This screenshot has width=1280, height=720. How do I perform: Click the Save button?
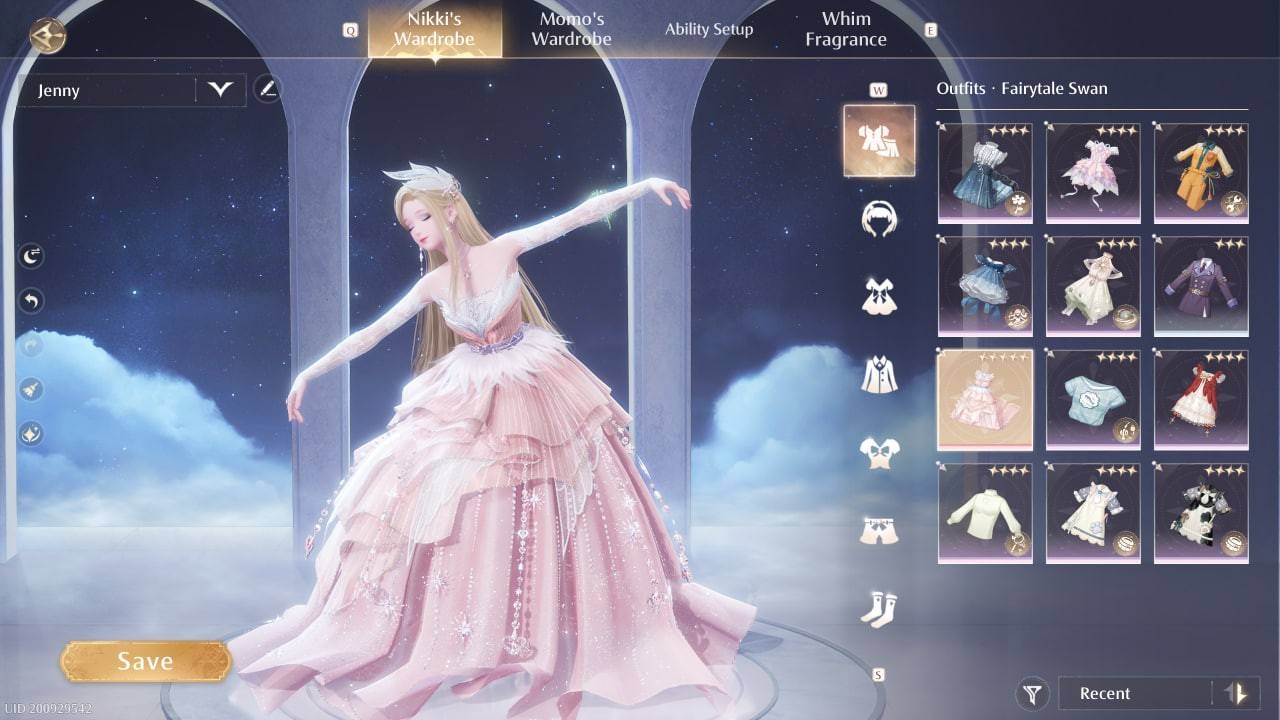pyautogui.click(x=146, y=660)
